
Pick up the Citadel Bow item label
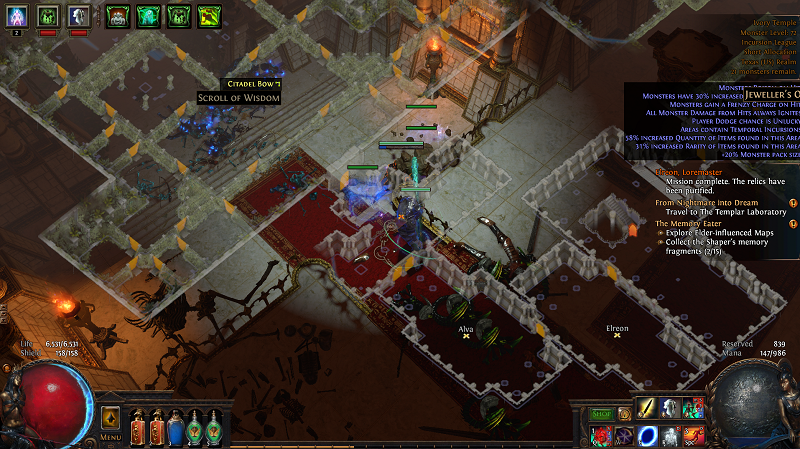250,84
